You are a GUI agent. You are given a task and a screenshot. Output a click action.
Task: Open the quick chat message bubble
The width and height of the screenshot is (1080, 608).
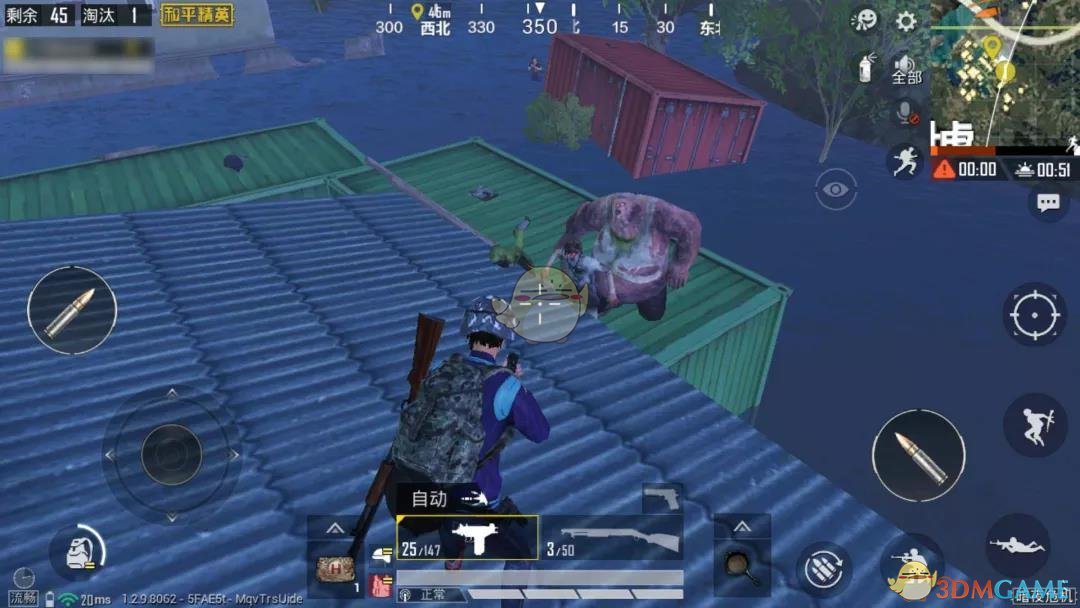[1048, 203]
